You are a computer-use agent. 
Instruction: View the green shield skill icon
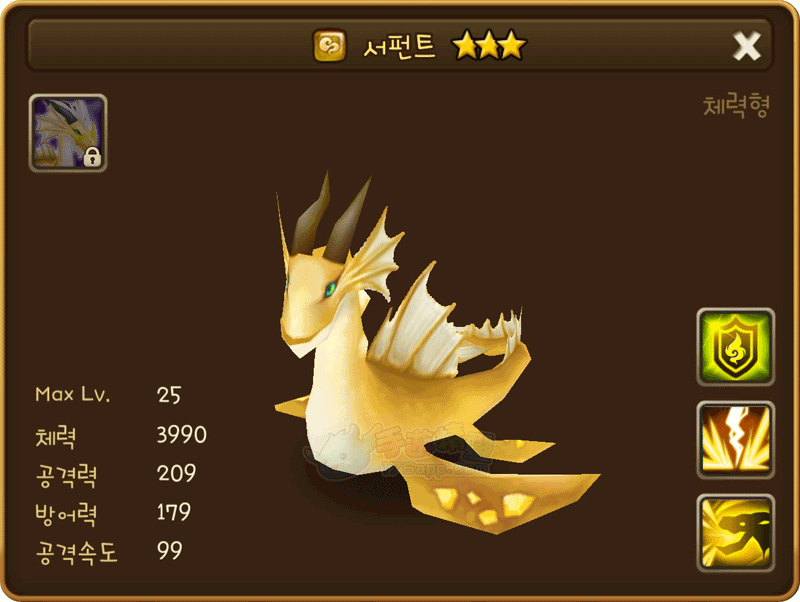735,347
